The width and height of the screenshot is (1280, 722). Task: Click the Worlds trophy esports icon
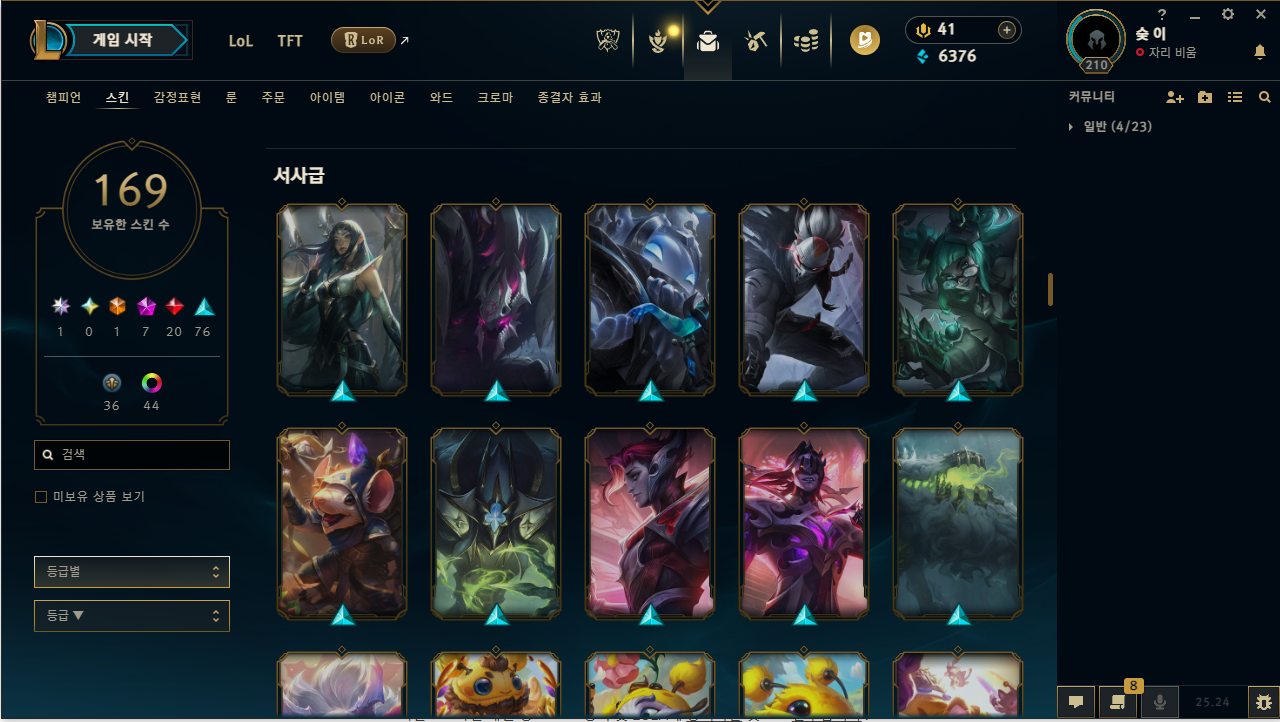tap(607, 40)
